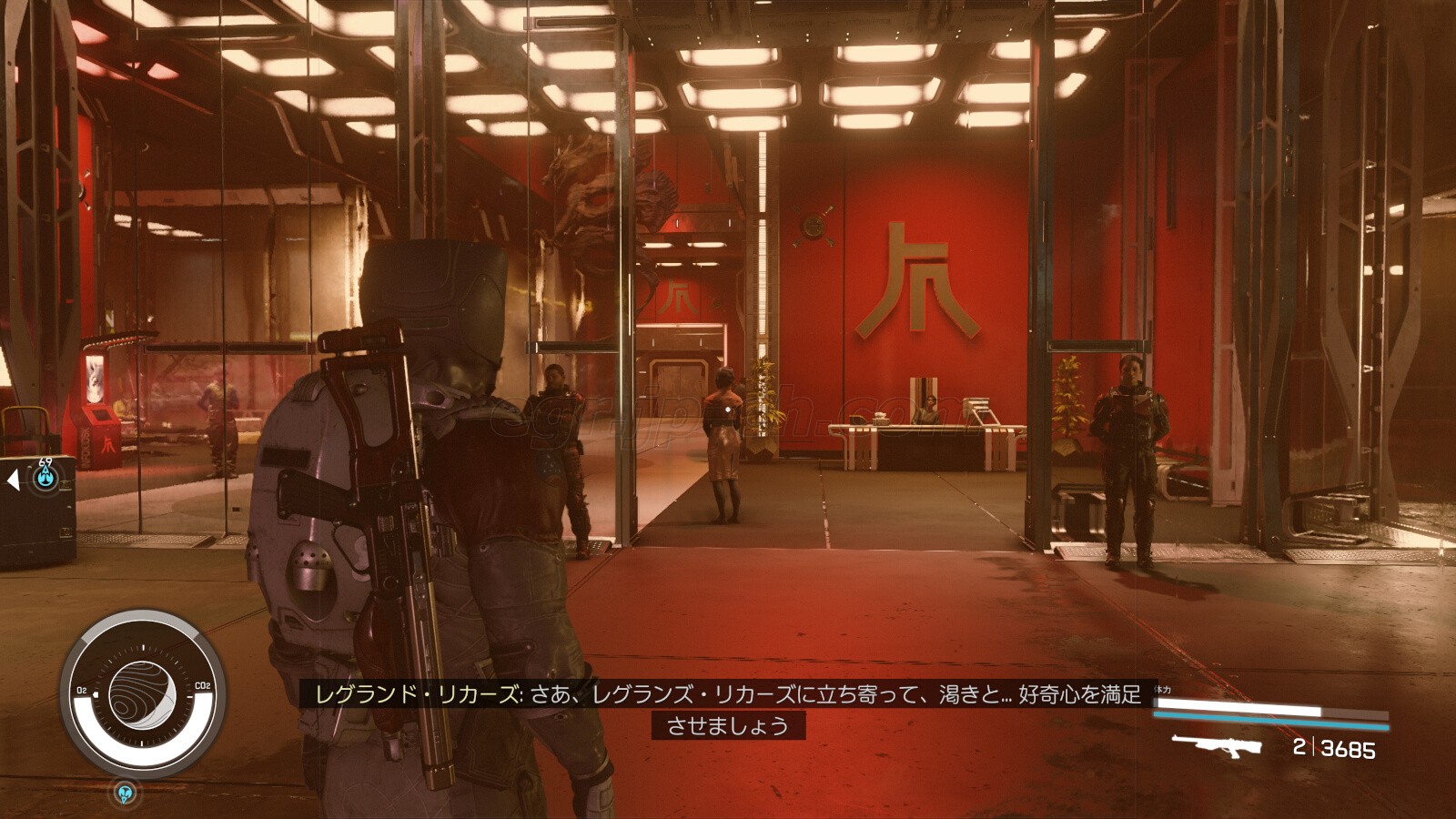Select the equipped rifle weapon icon
Screen dimensions: 1456x819
pos(1217,745)
